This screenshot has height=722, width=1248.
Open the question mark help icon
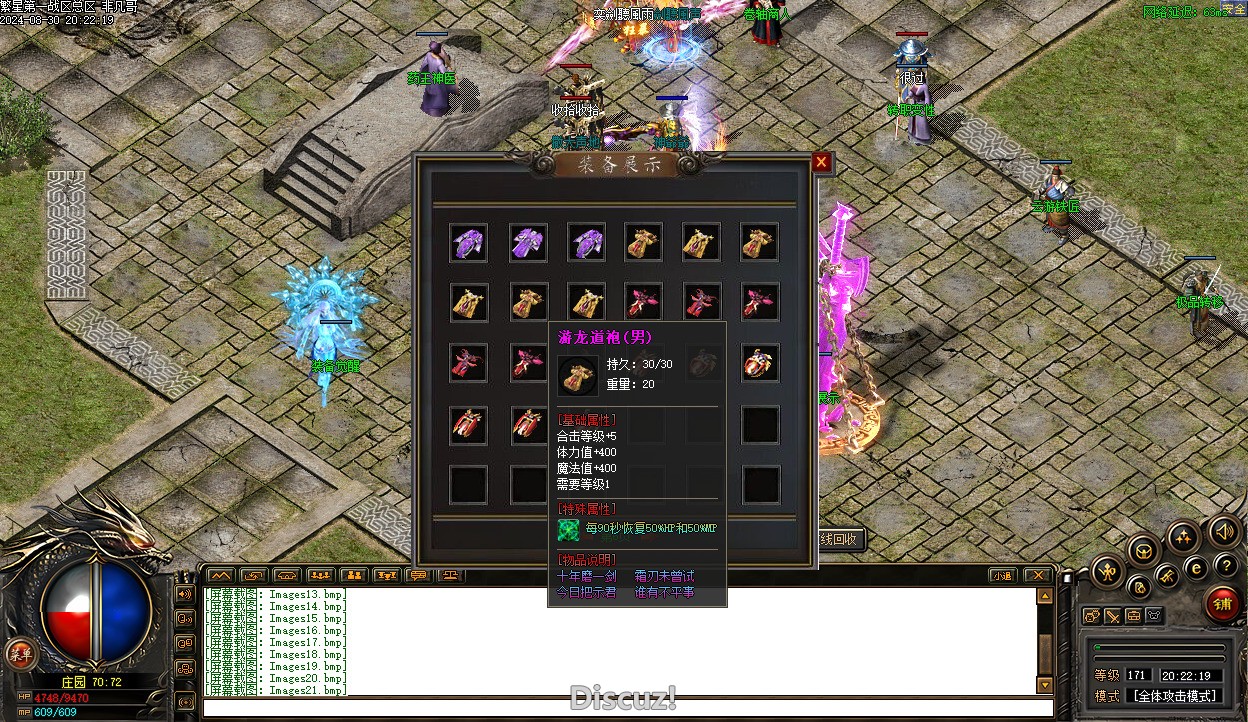1226,566
